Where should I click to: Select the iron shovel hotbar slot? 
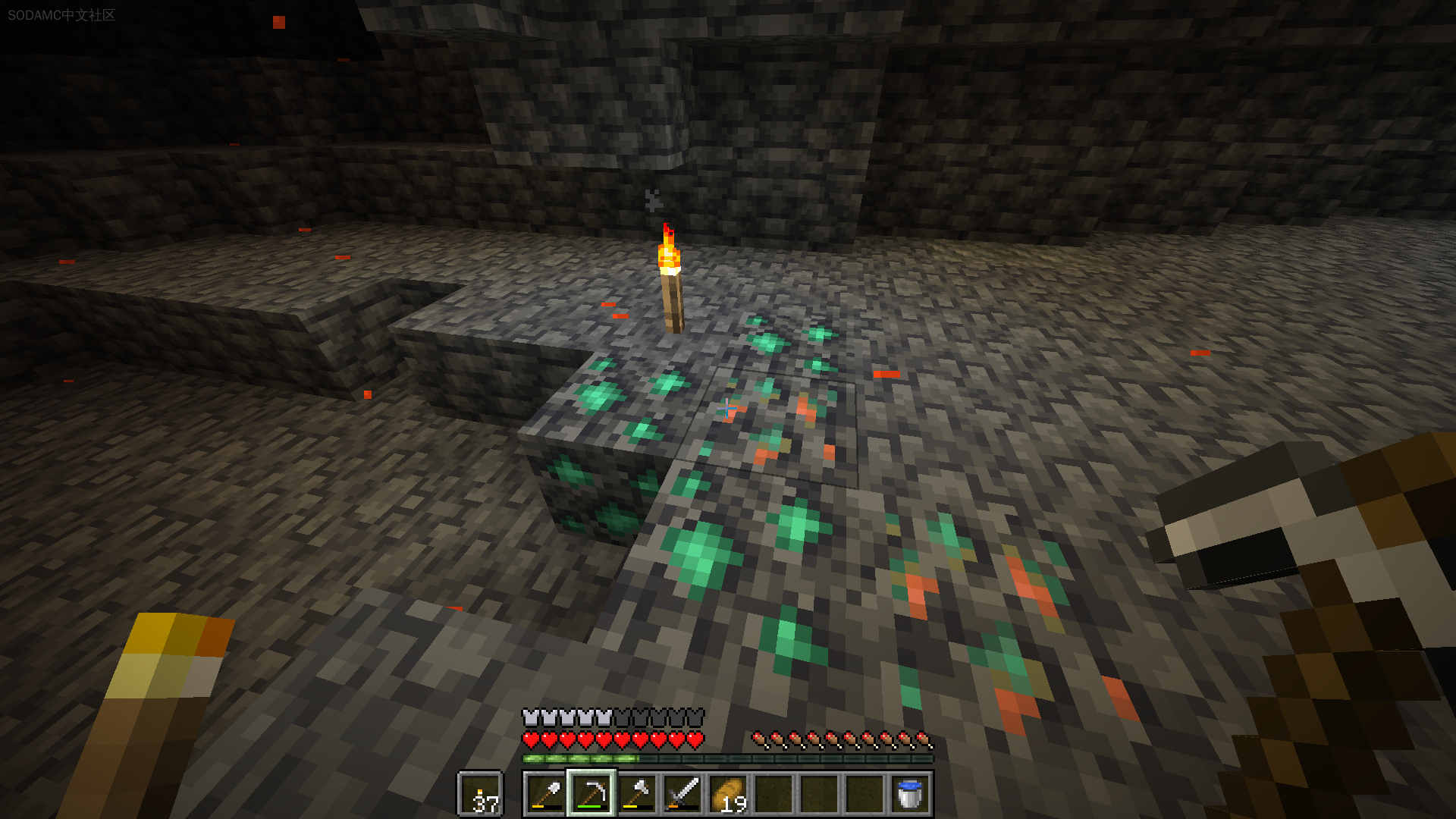(x=546, y=794)
